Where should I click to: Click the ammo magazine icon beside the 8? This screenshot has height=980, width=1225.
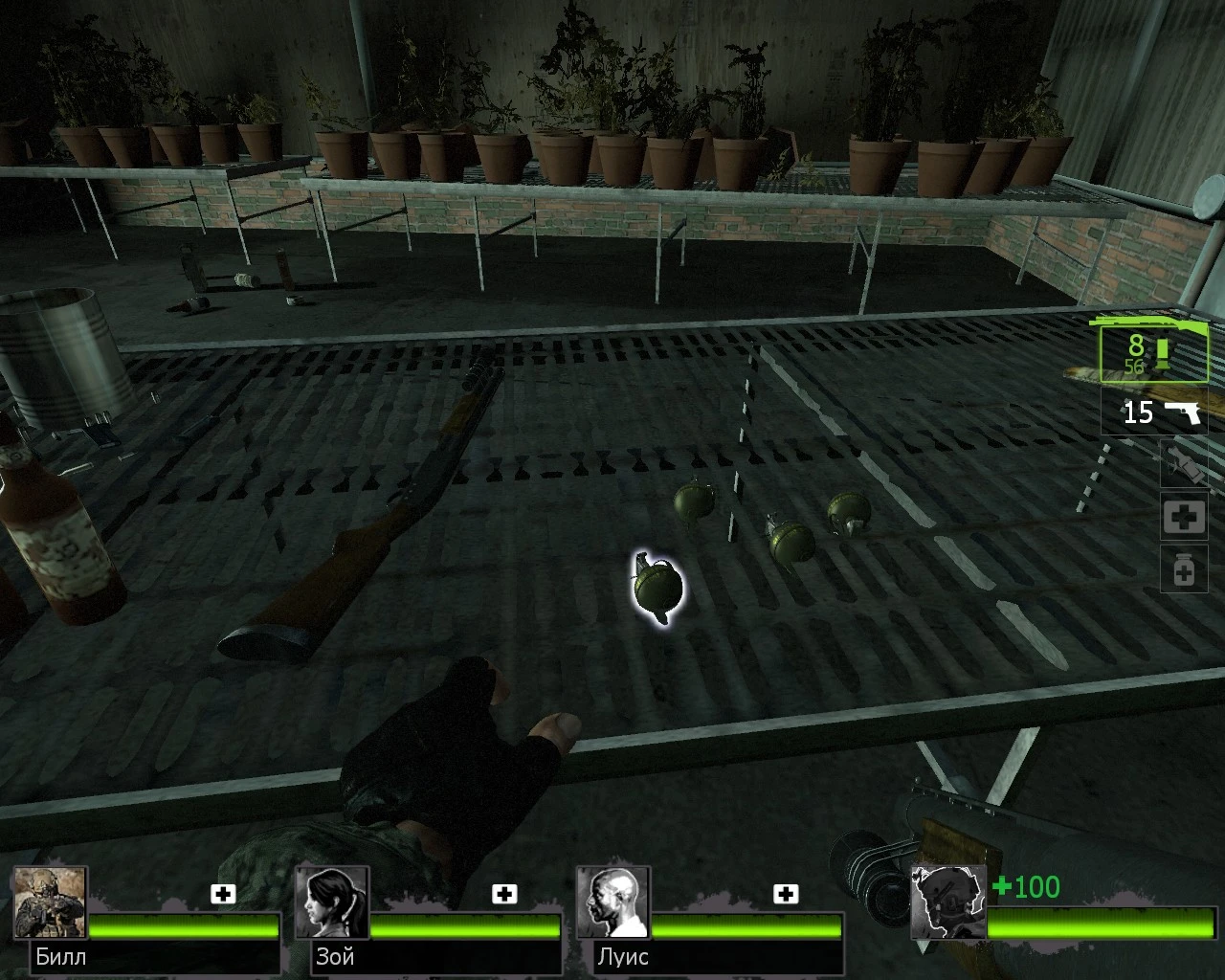tap(1161, 354)
